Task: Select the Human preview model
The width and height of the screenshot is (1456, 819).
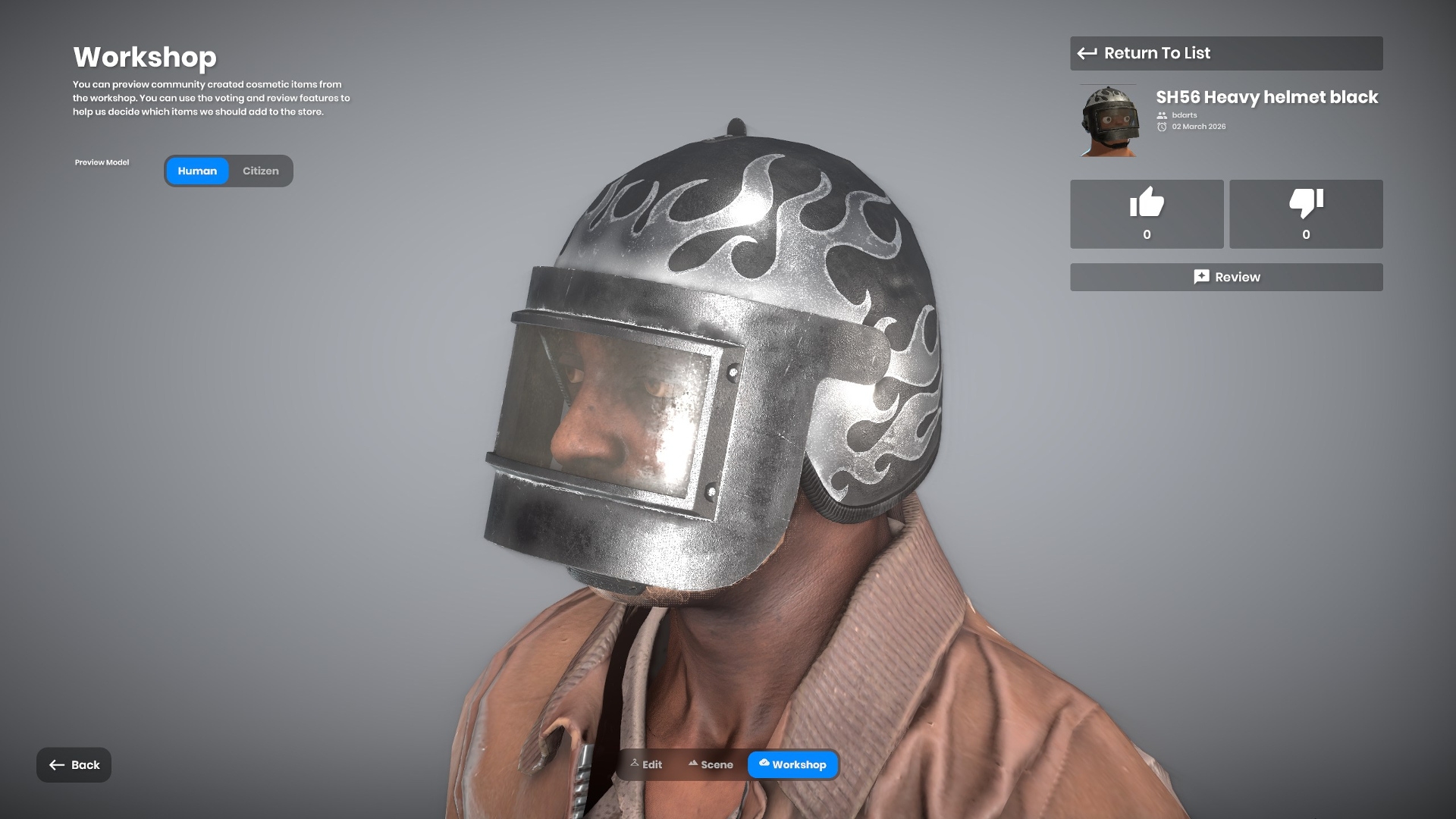Action: click(x=197, y=171)
